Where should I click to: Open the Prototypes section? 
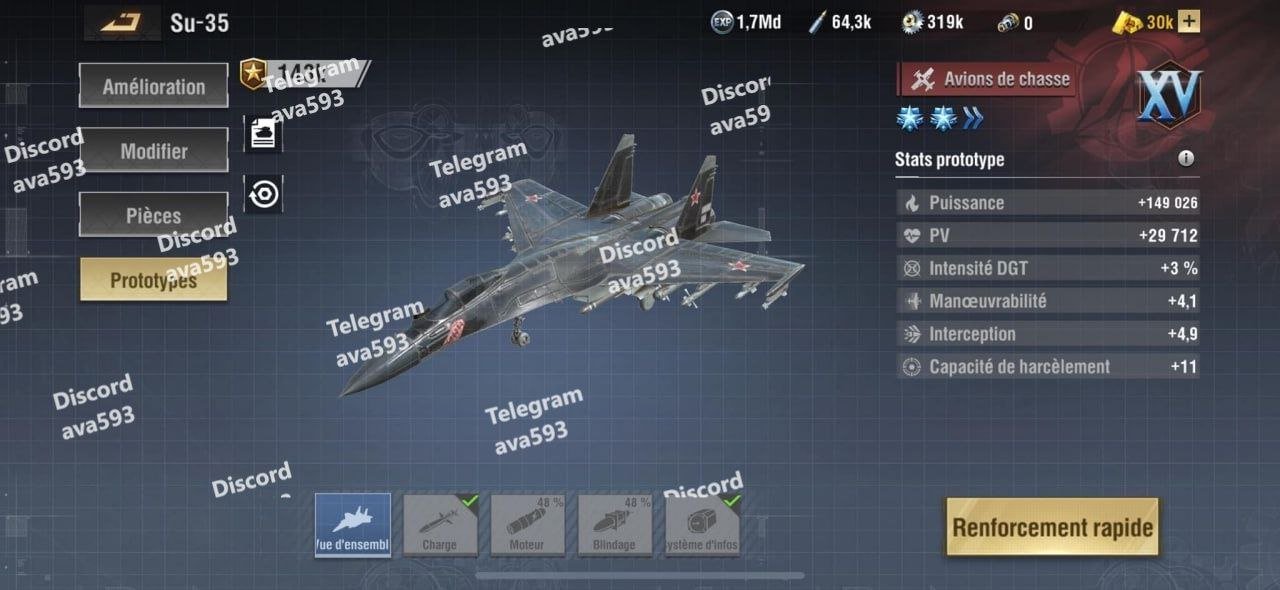(153, 280)
